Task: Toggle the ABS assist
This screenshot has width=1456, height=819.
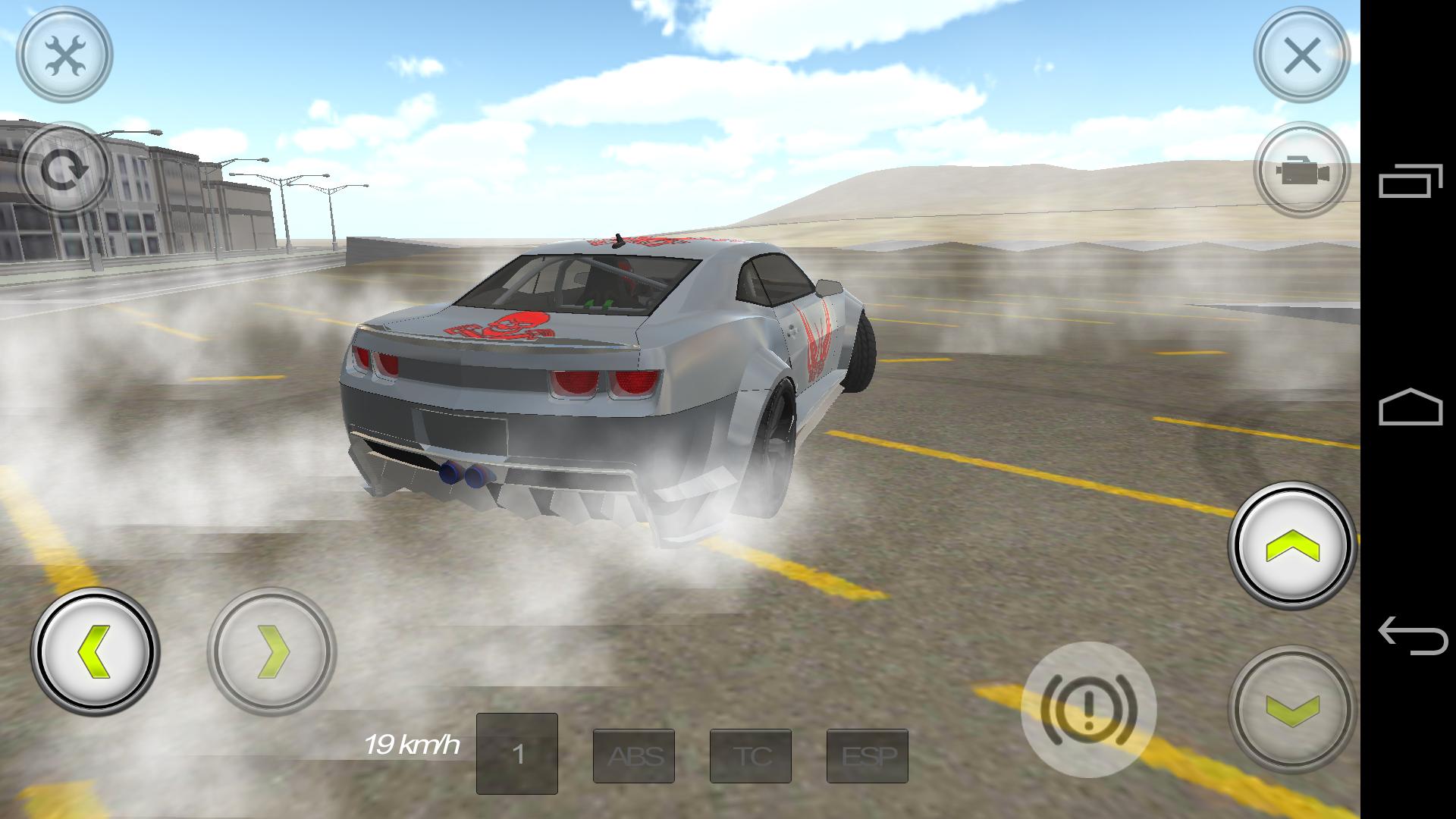Action: (634, 757)
